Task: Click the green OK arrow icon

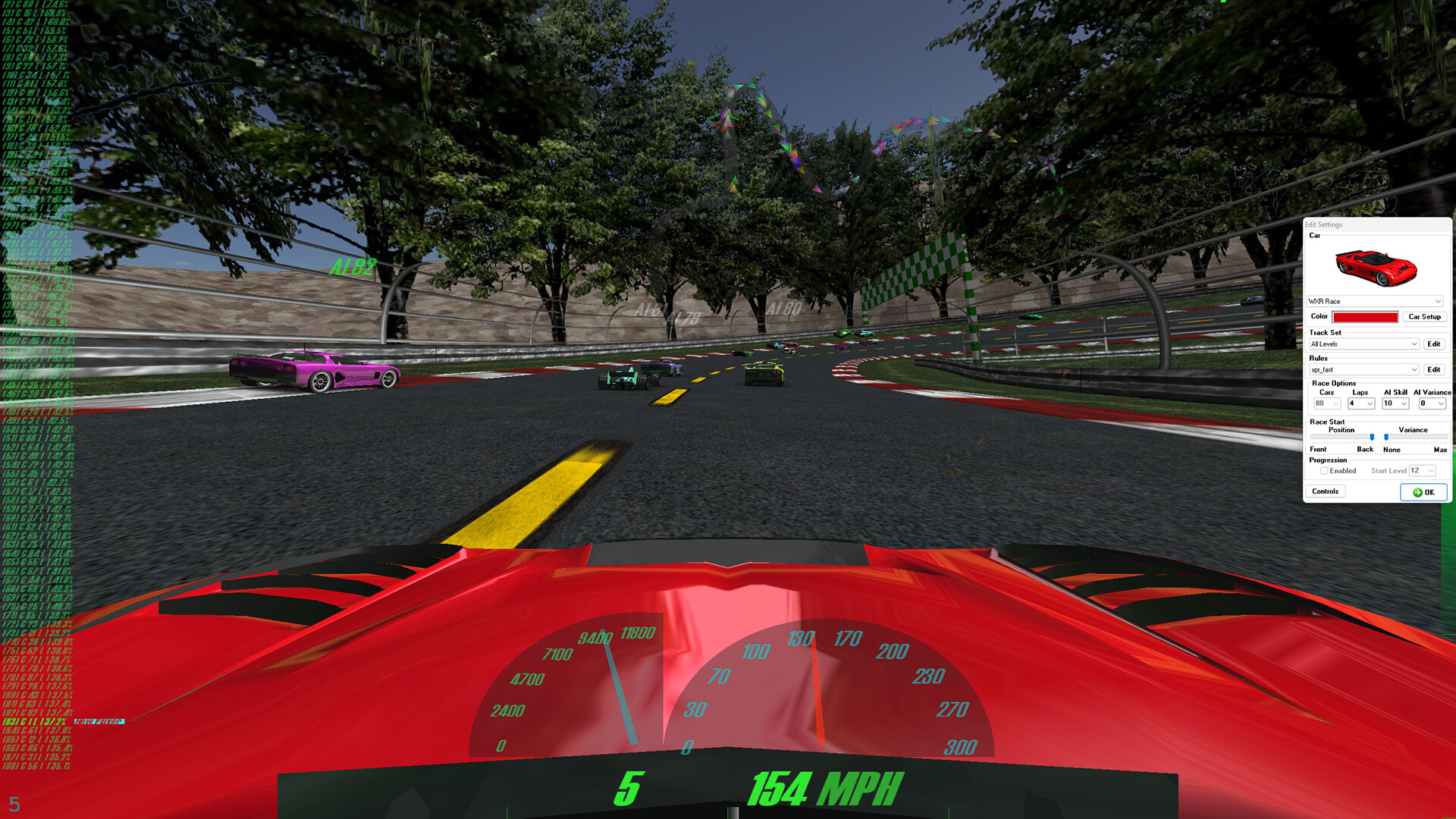Action: pos(1417,492)
